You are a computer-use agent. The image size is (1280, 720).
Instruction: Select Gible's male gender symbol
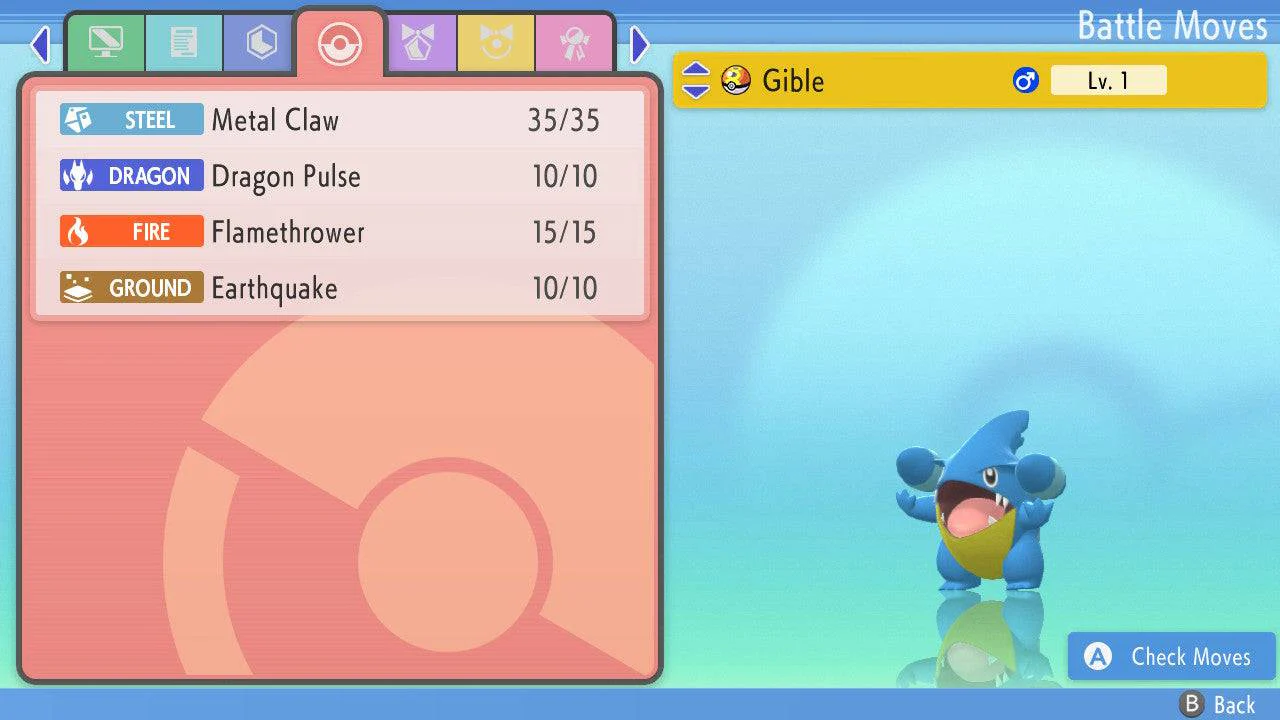tap(1024, 80)
